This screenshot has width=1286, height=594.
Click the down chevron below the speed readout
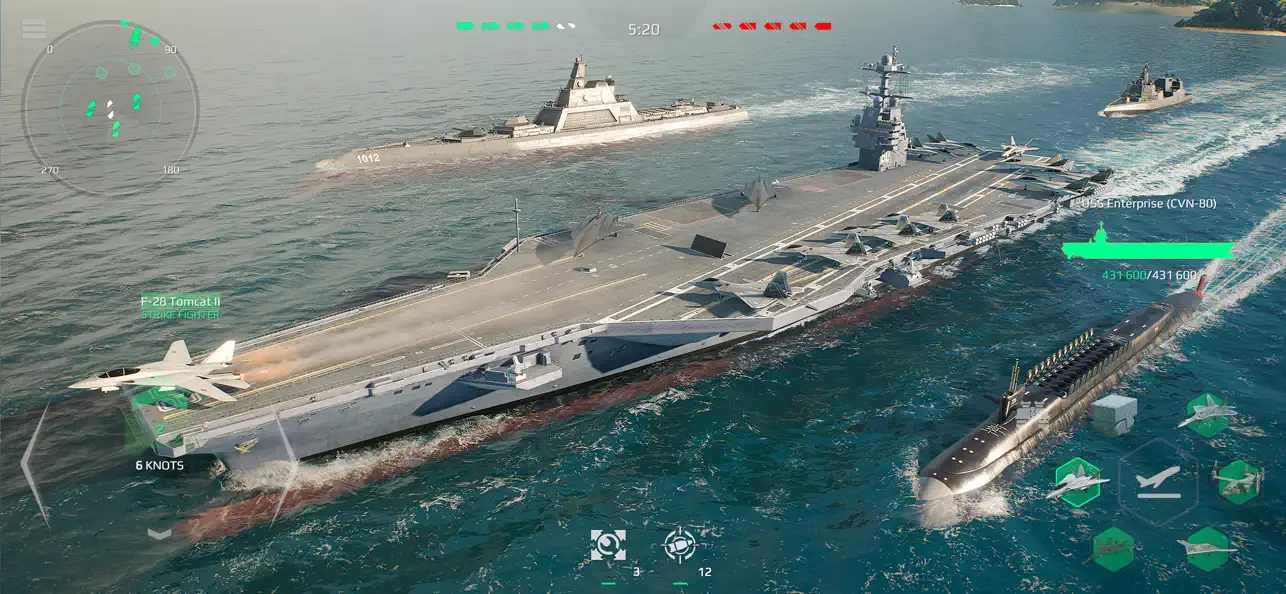pyautogui.click(x=160, y=533)
